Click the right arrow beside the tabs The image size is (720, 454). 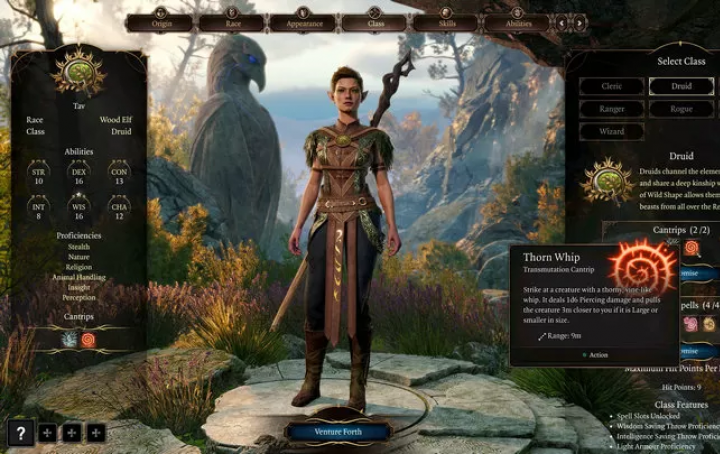click(579, 21)
